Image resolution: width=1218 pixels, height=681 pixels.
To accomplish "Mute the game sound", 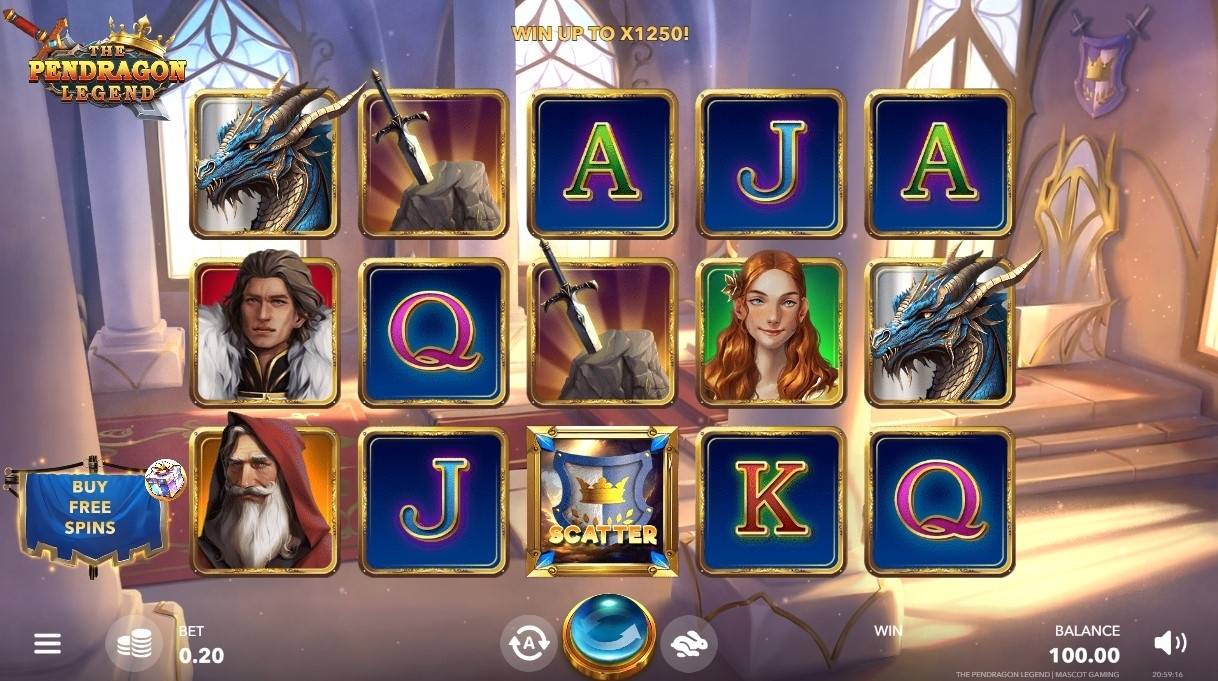I will pyautogui.click(x=1169, y=643).
